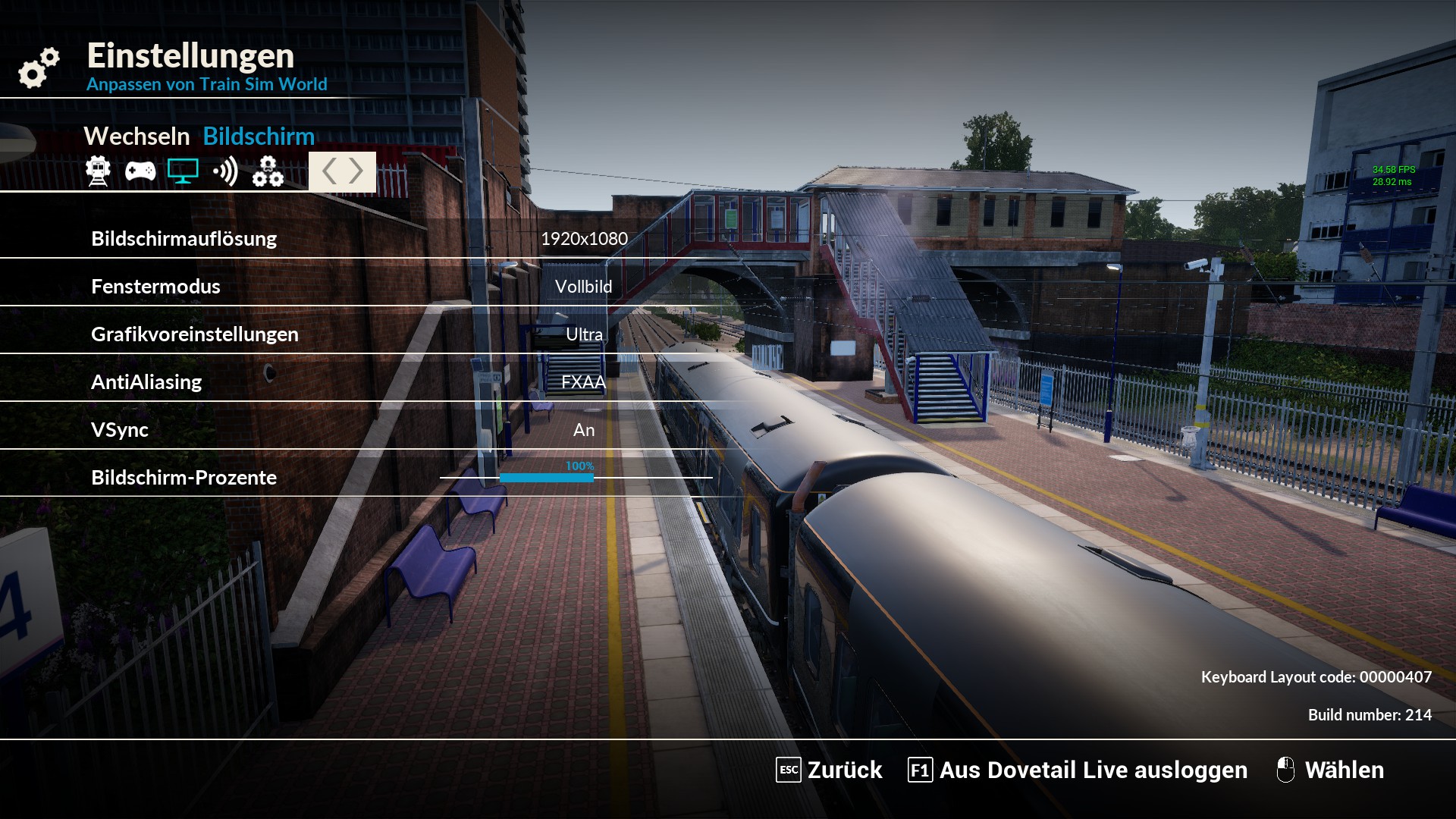Adjust the Bildschirm-Prozente slider
The image size is (1456, 819).
pos(576,478)
